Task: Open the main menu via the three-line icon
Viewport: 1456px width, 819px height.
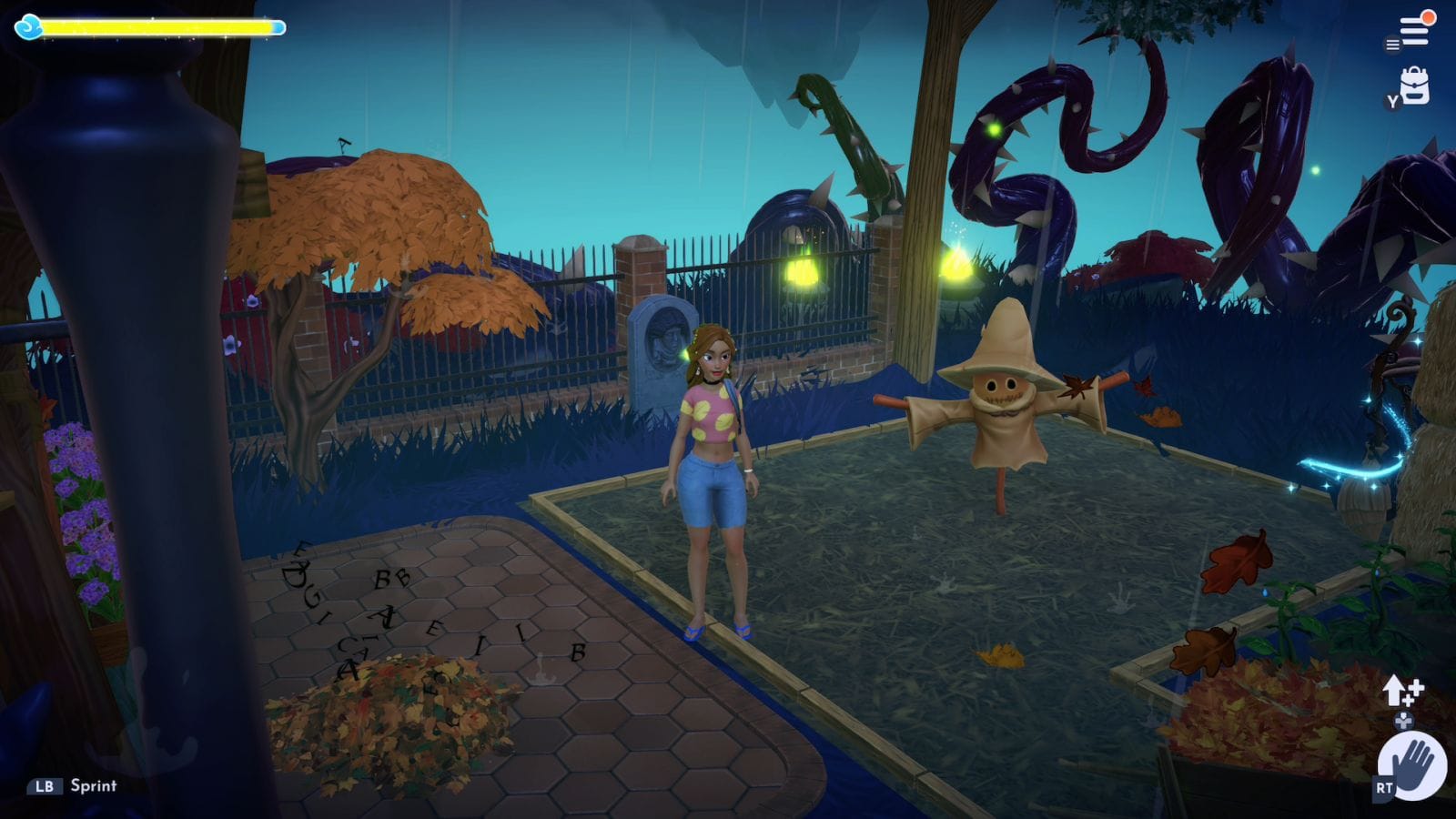Action: pyautogui.click(x=1414, y=31)
